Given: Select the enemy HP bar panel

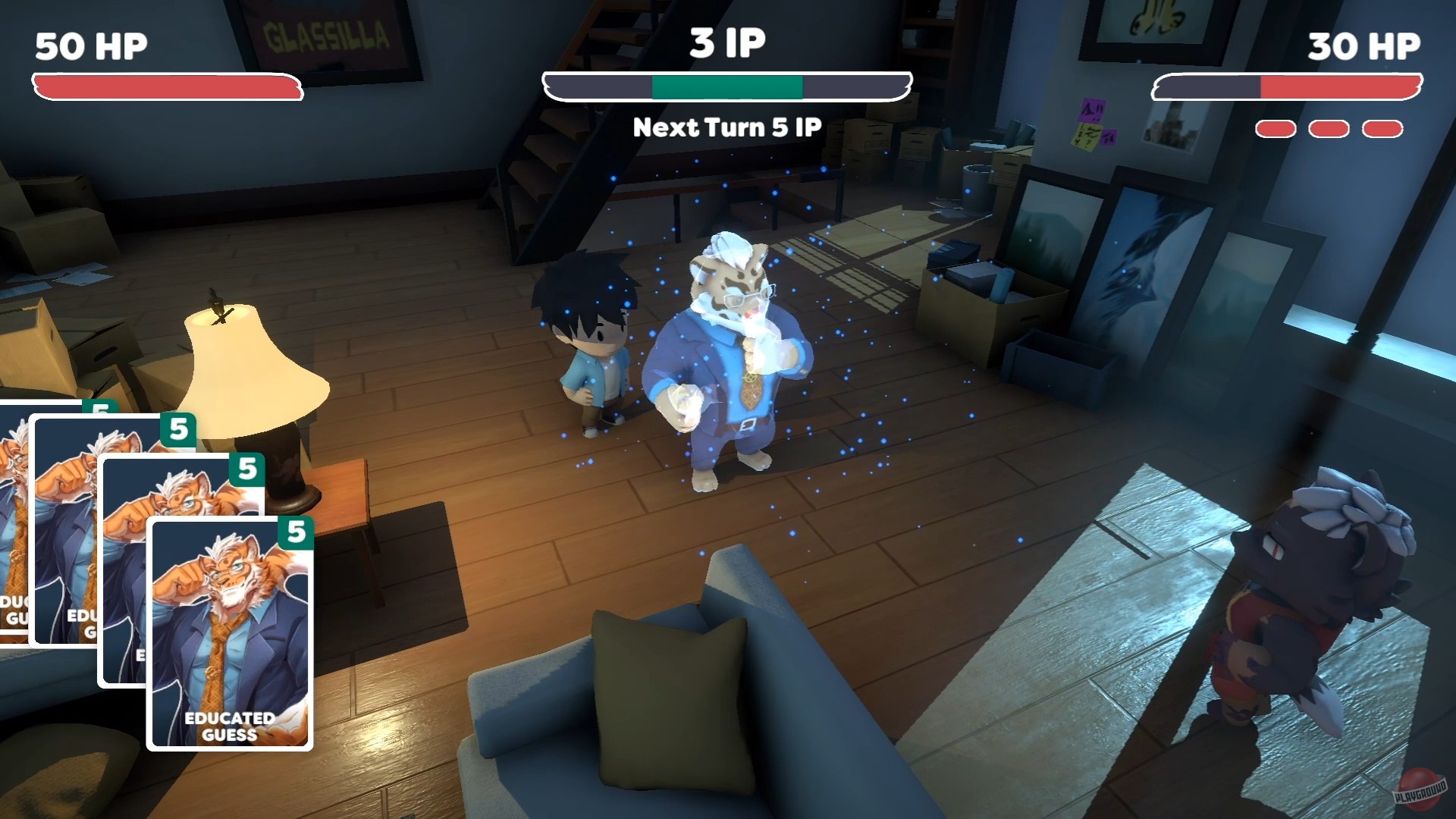Looking at the screenshot, I should click(x=1289, y=86).
